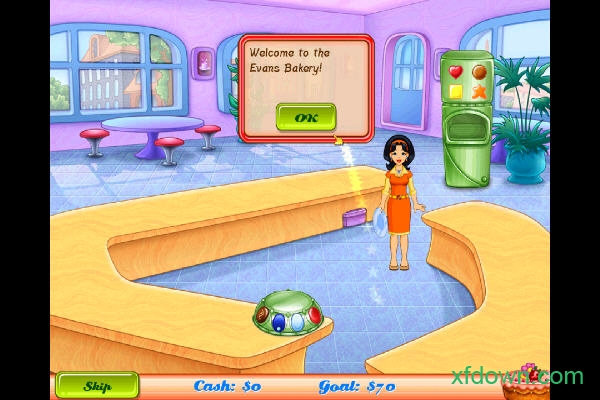Choose the brown round cake shape
This screenshot has height=400, width=600.
(x=479, y=72)
